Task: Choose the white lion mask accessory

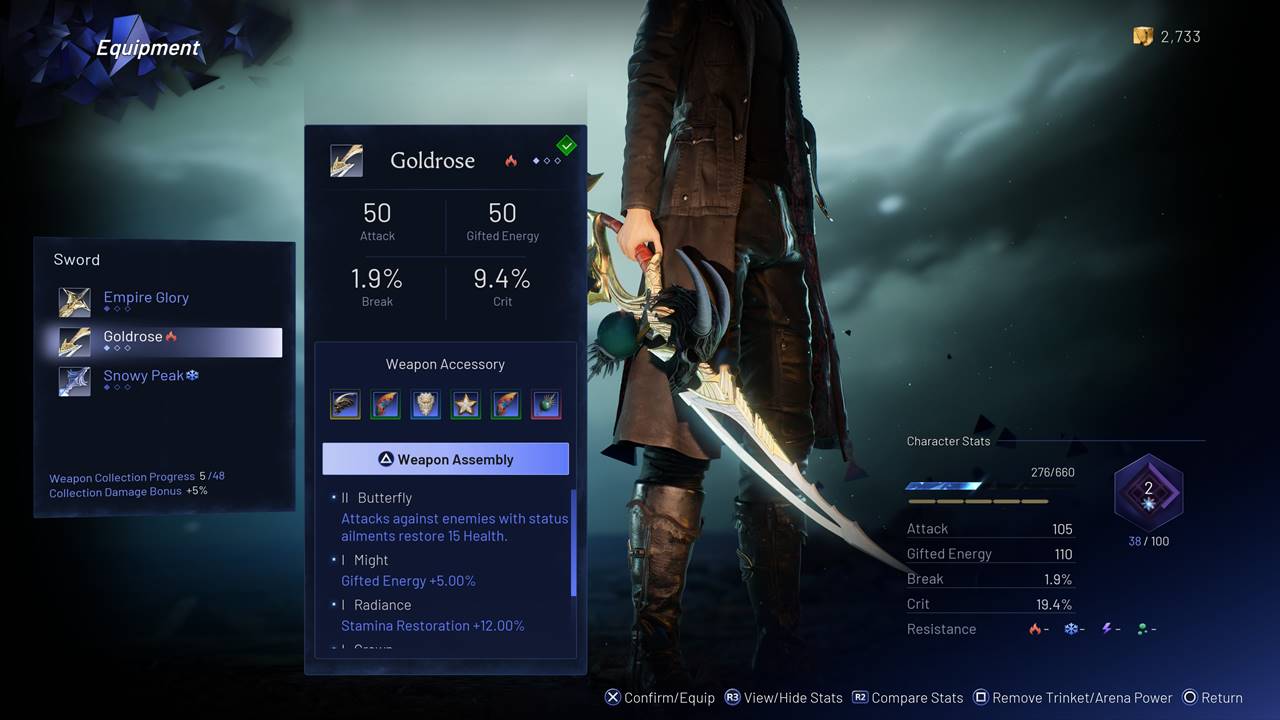Action: point(425,404)
